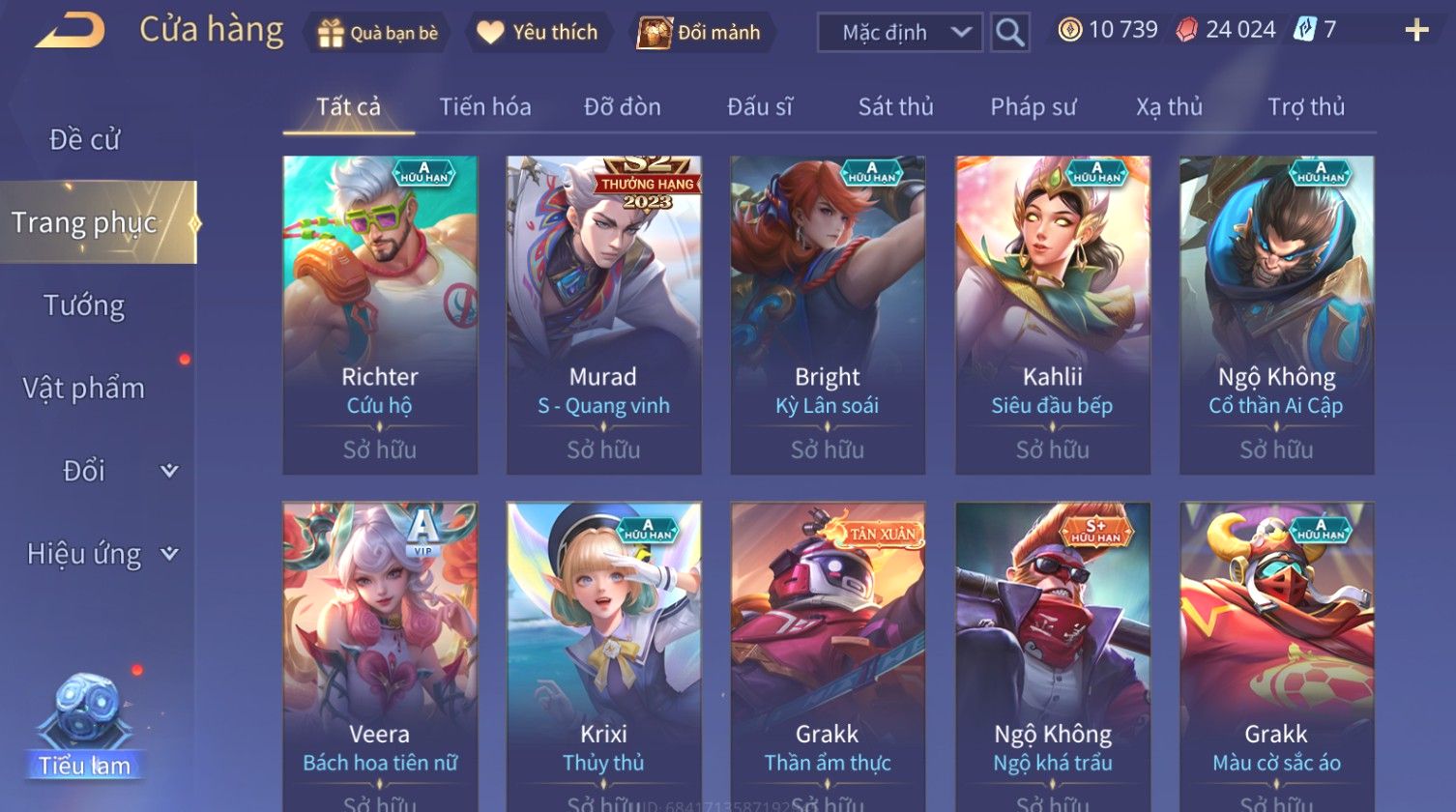1456x812 pixels.
Task: Select the Trợ thủ tab
Action: tap(1306, 106)
